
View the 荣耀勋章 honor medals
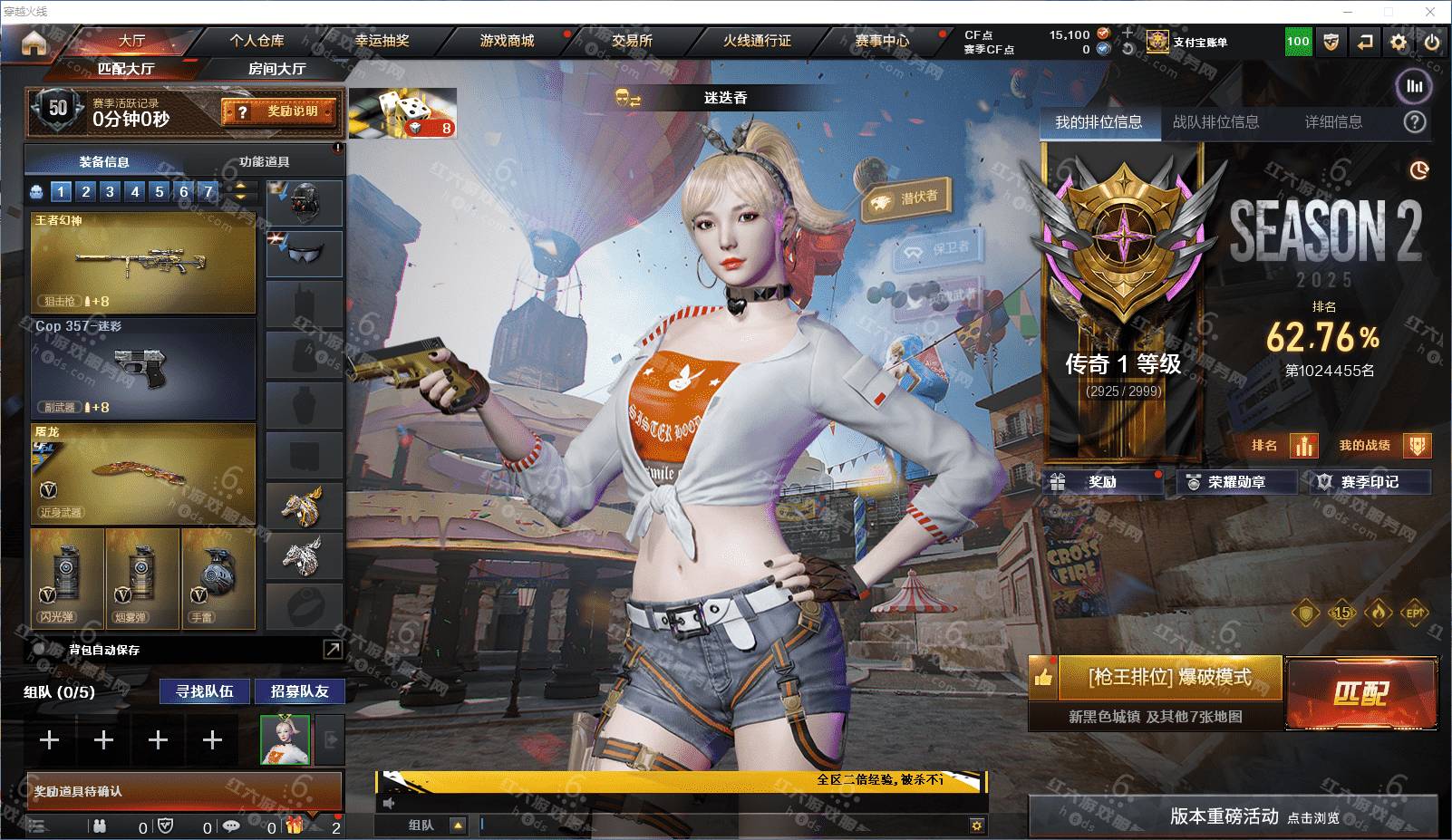(1236, 482)
